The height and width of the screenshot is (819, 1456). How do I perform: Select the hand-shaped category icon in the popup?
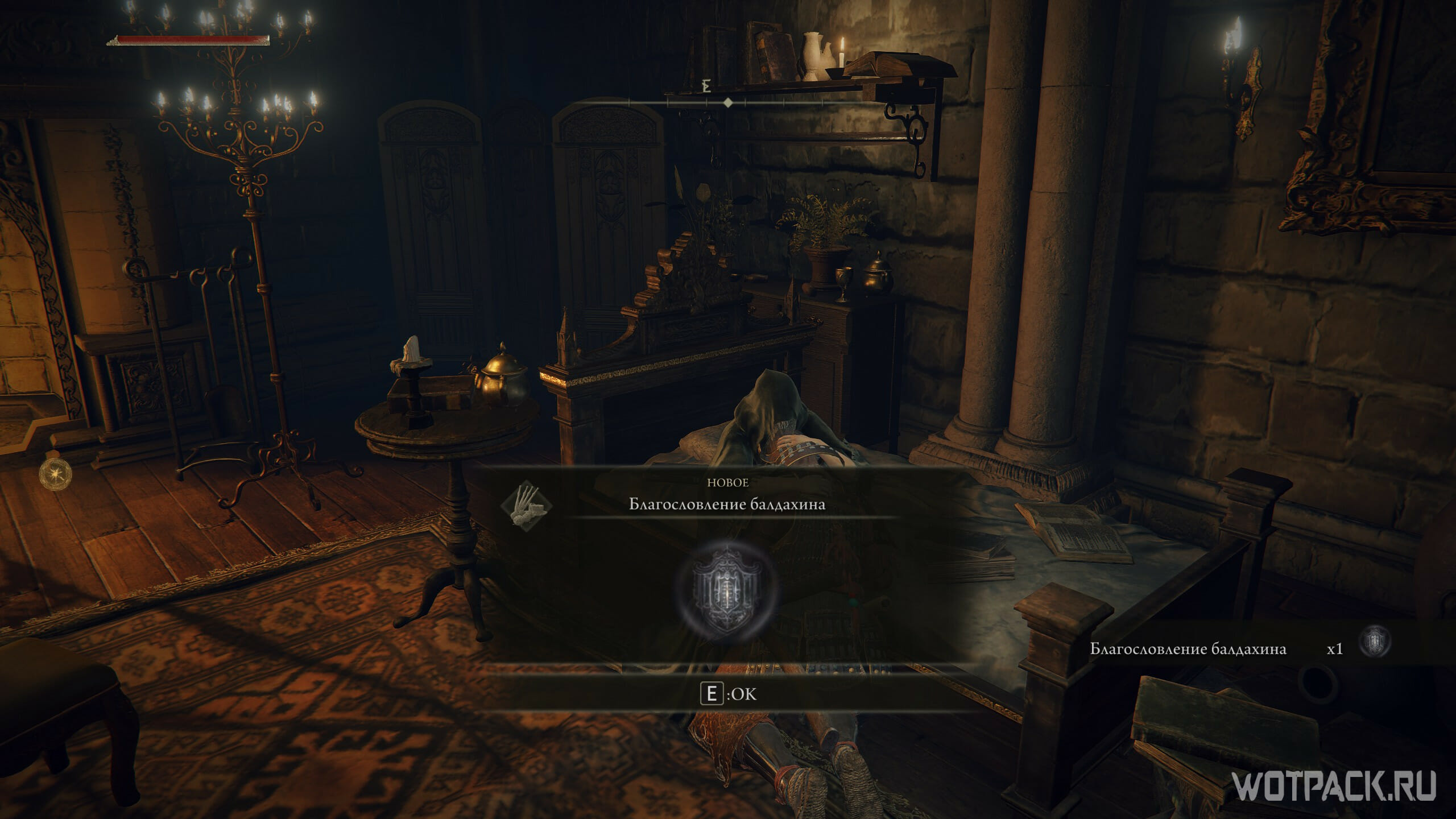pos(527,504)
